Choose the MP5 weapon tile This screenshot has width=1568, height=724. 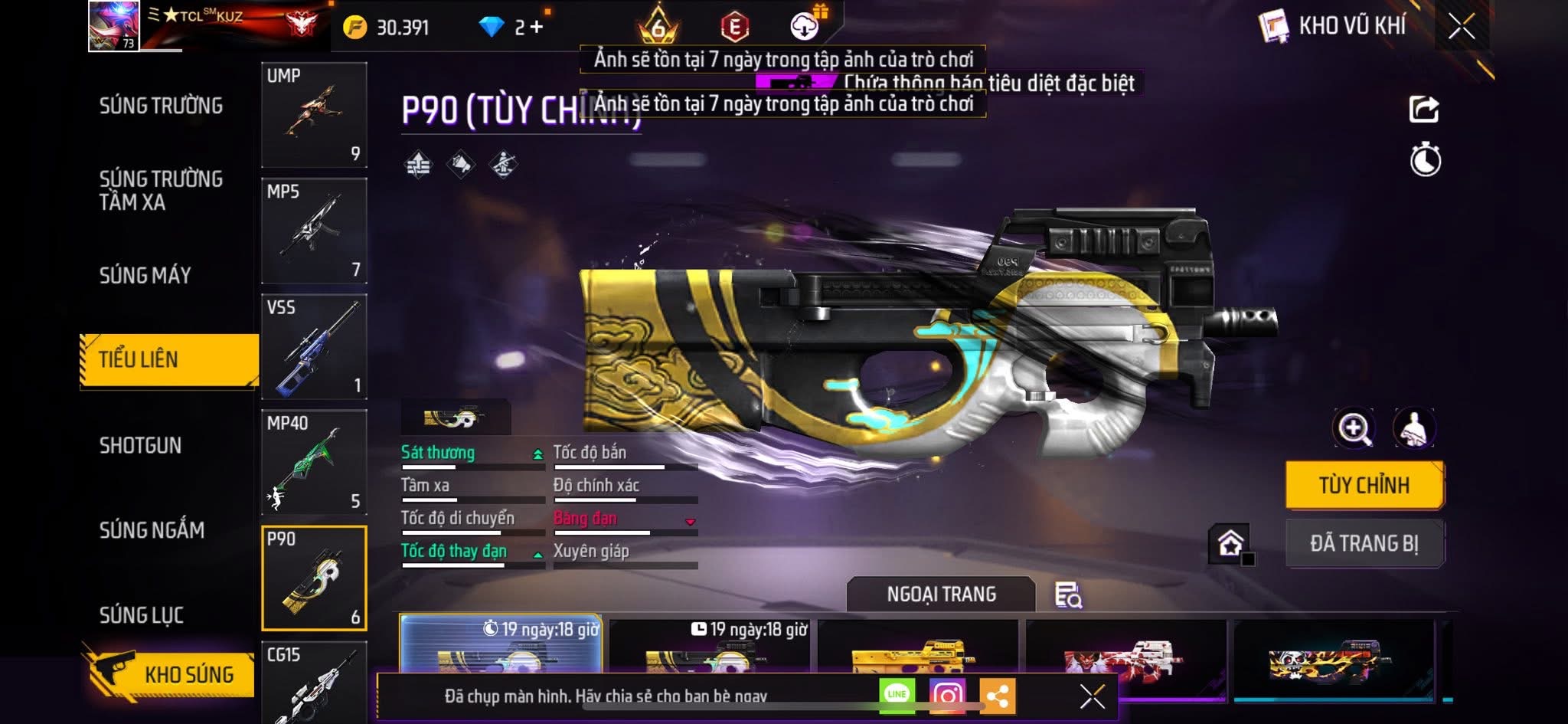(x=314, y=231)
